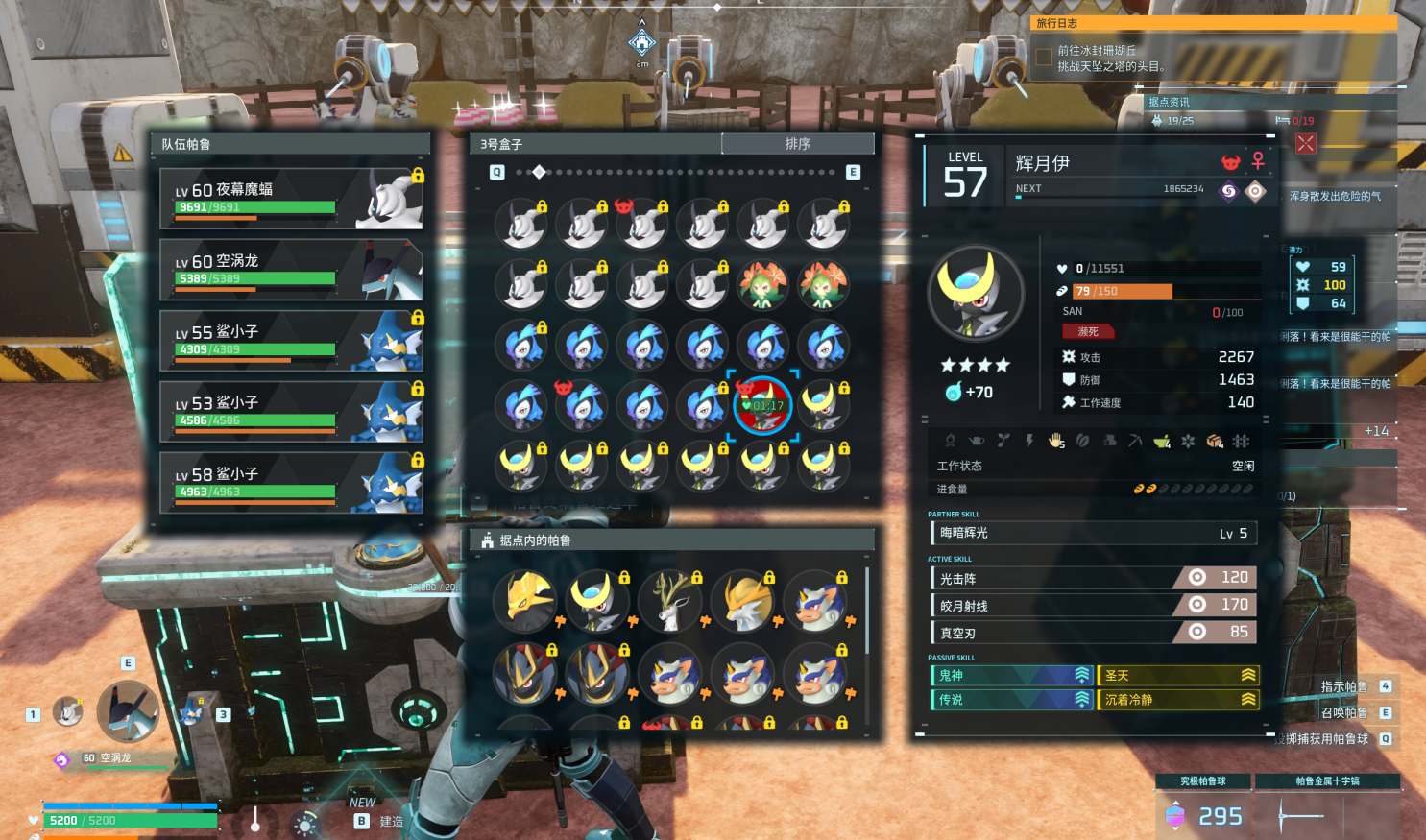
Task: Select the page indicator diamond of box 3
Action: pos(539,172)
